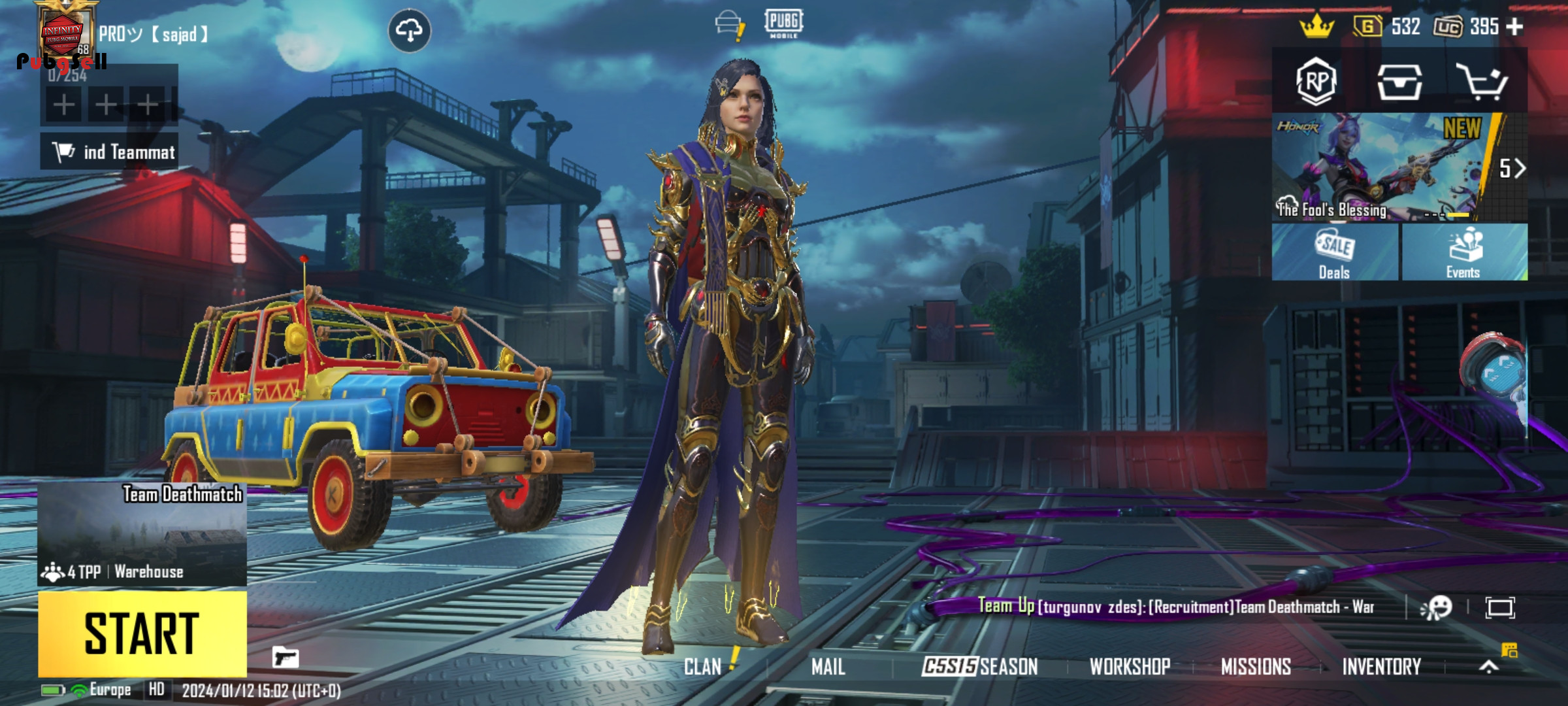Open the Deals sale section
The height and width of the screenshot is (706, 1568).
[x=1334, y=252]
